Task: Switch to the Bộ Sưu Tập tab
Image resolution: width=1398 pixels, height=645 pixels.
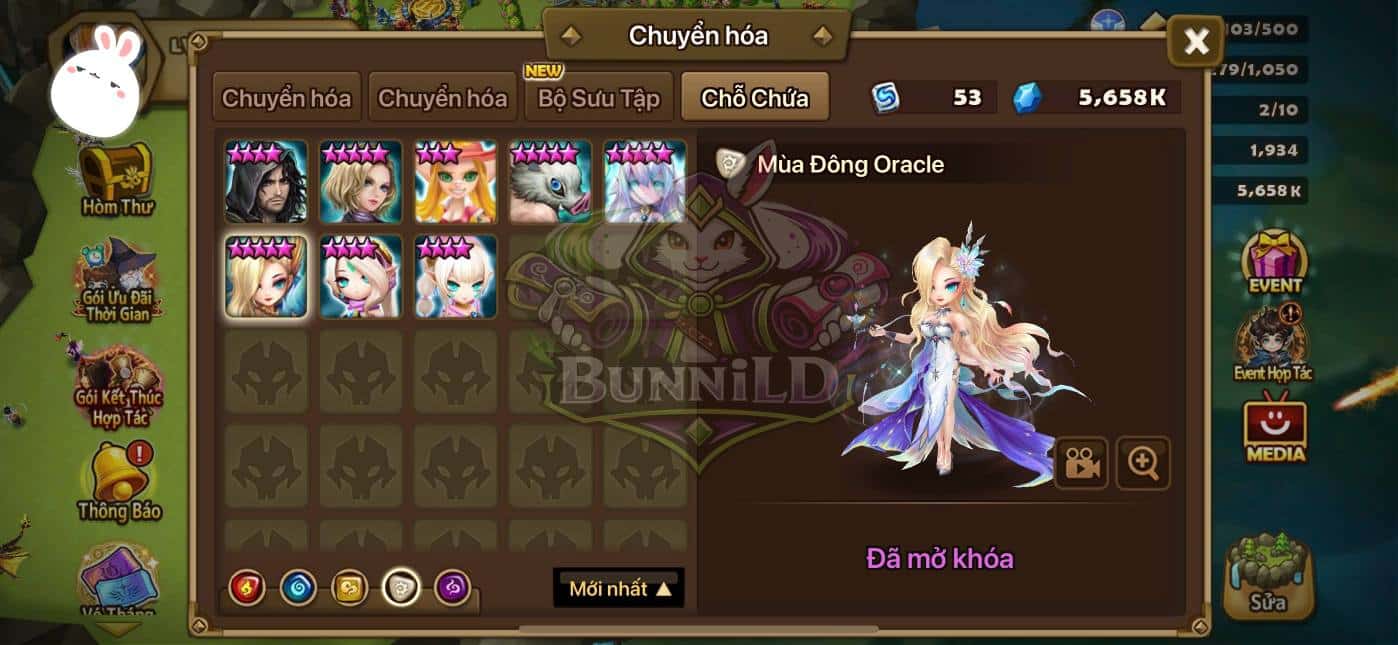Action: pos(599,98)
